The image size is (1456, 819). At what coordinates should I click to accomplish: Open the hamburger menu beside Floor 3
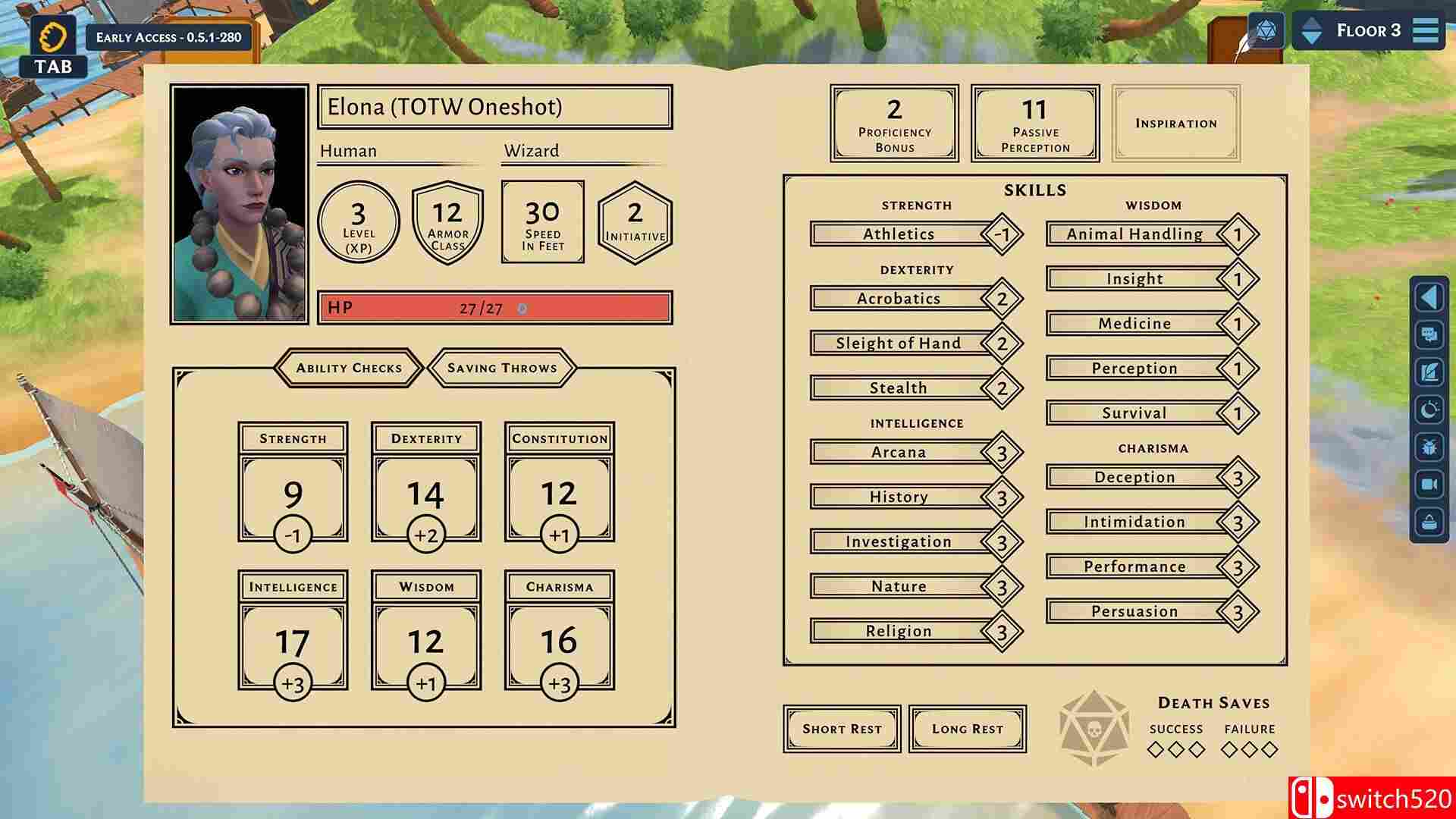1426,30
